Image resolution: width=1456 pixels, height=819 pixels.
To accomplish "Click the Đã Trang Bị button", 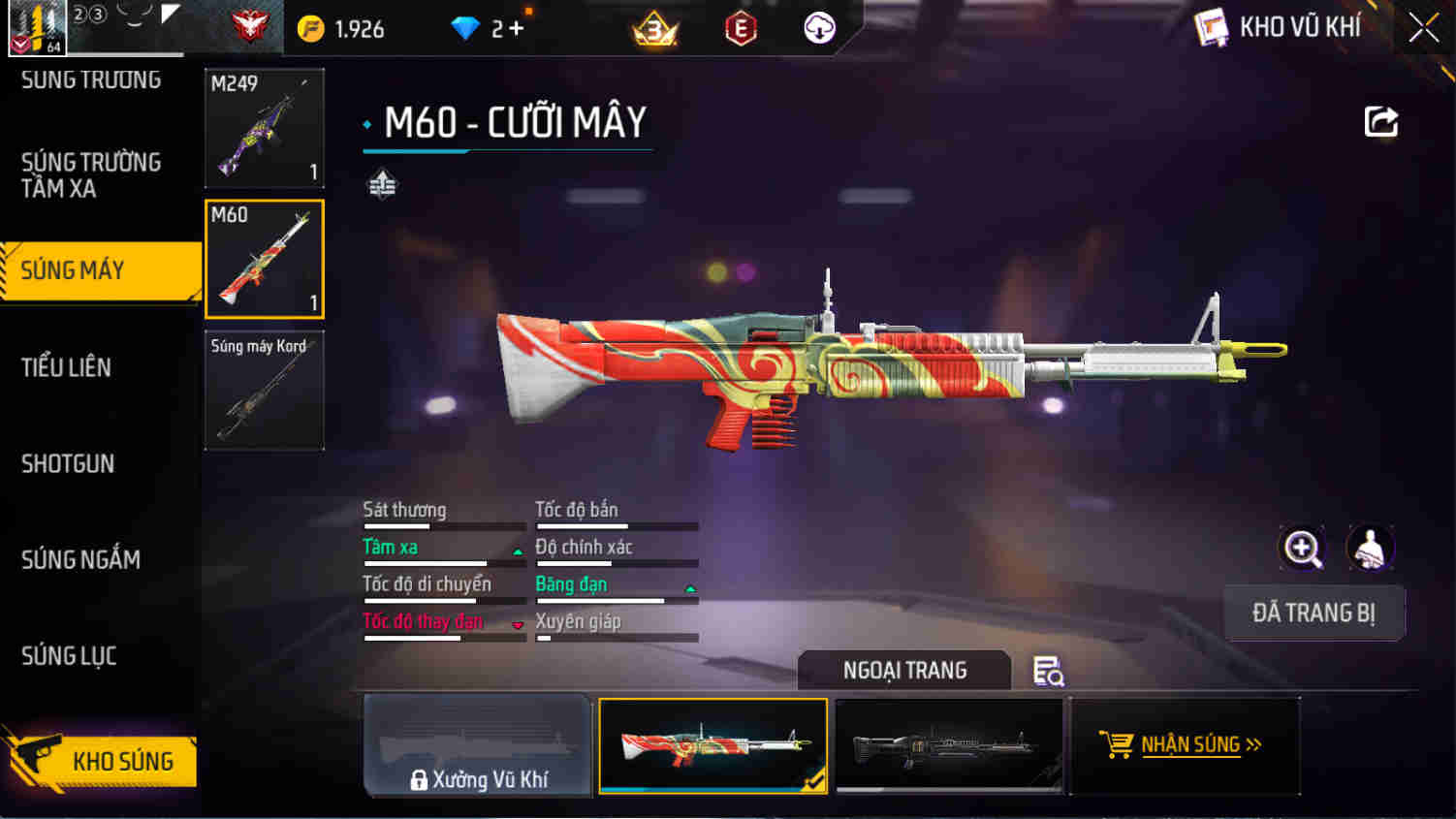I will (x=1314, y=613).
